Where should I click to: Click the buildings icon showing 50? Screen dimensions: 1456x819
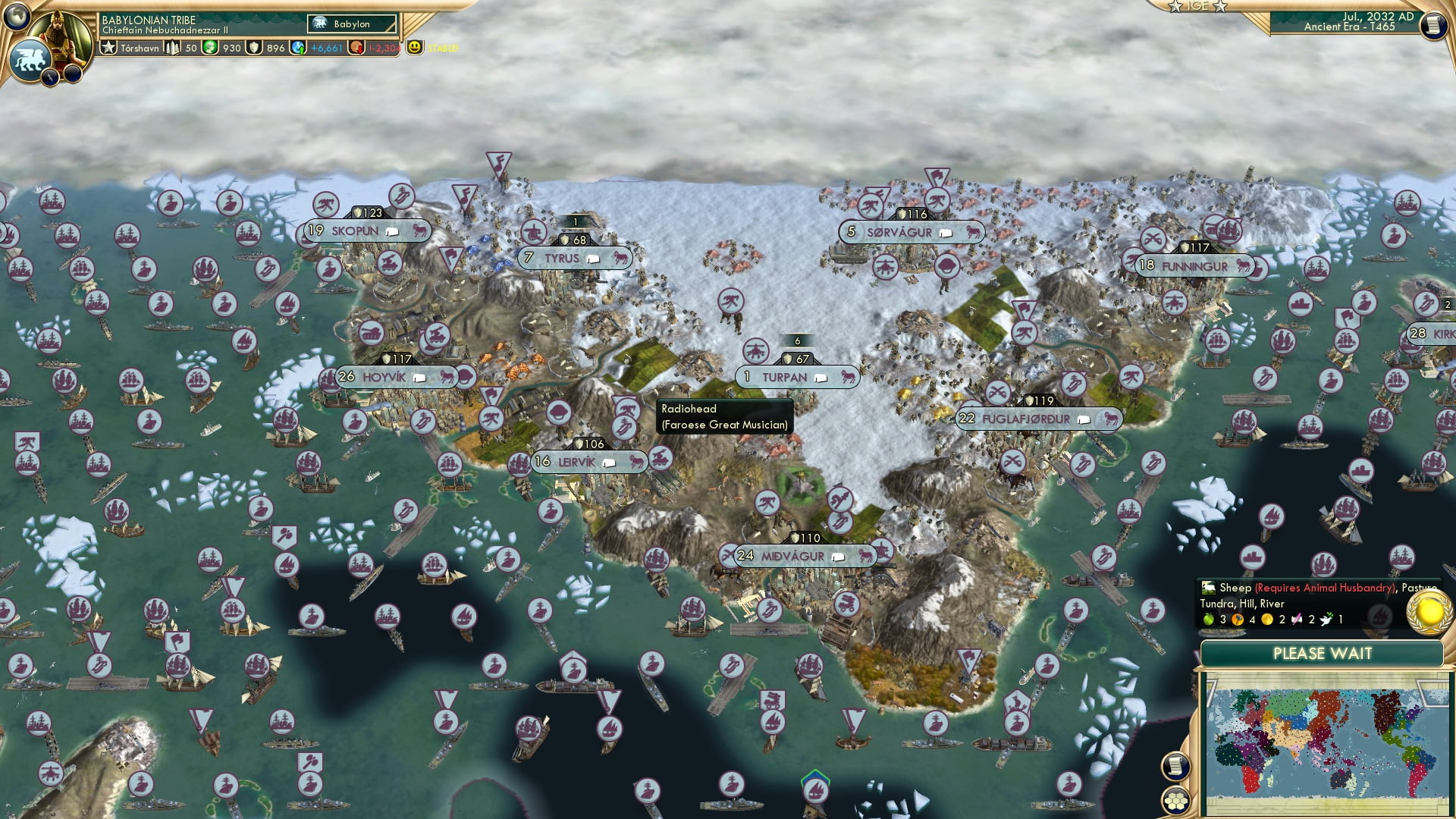coord(171,47)
